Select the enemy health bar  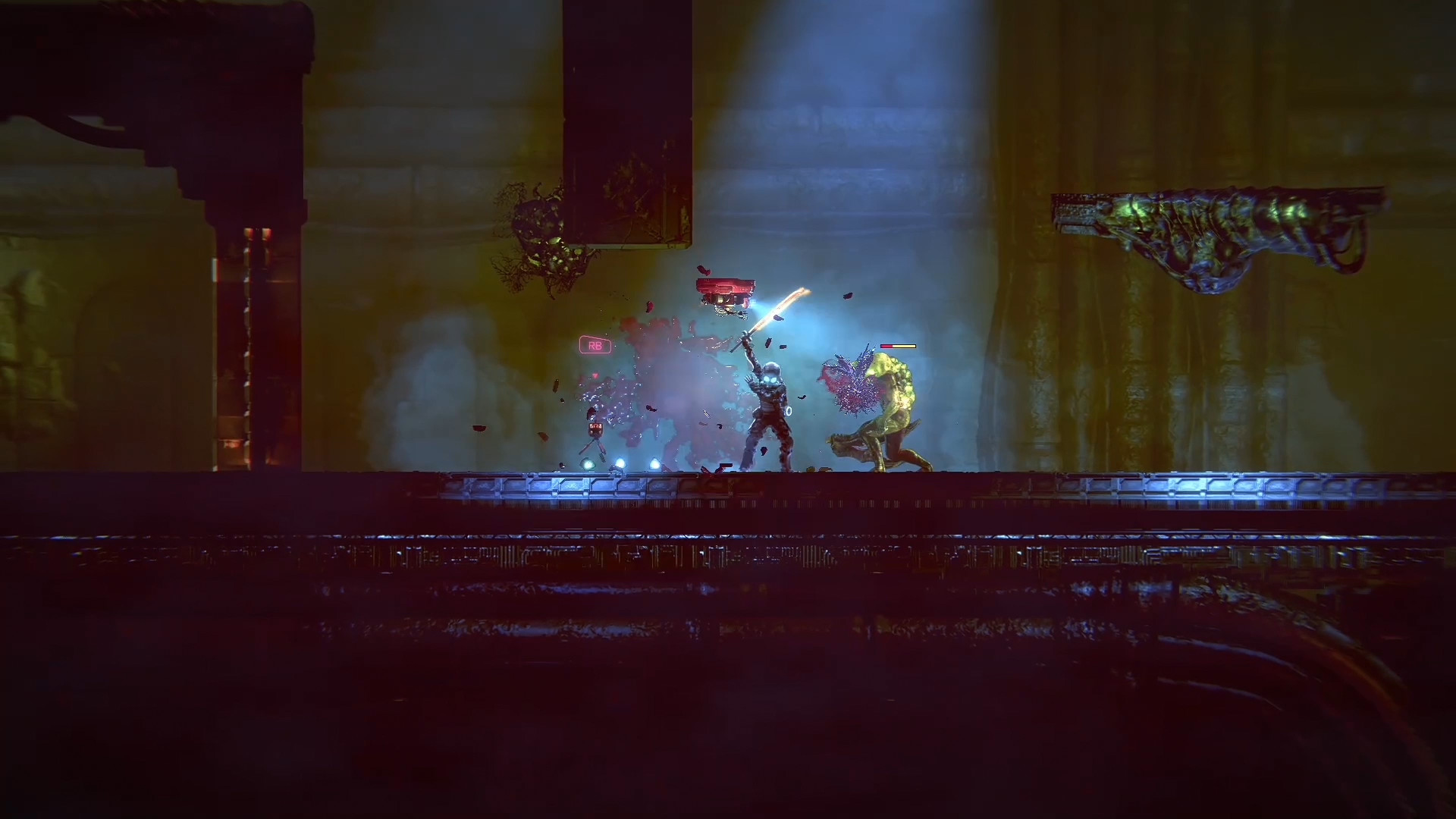[x=898, y=346]
